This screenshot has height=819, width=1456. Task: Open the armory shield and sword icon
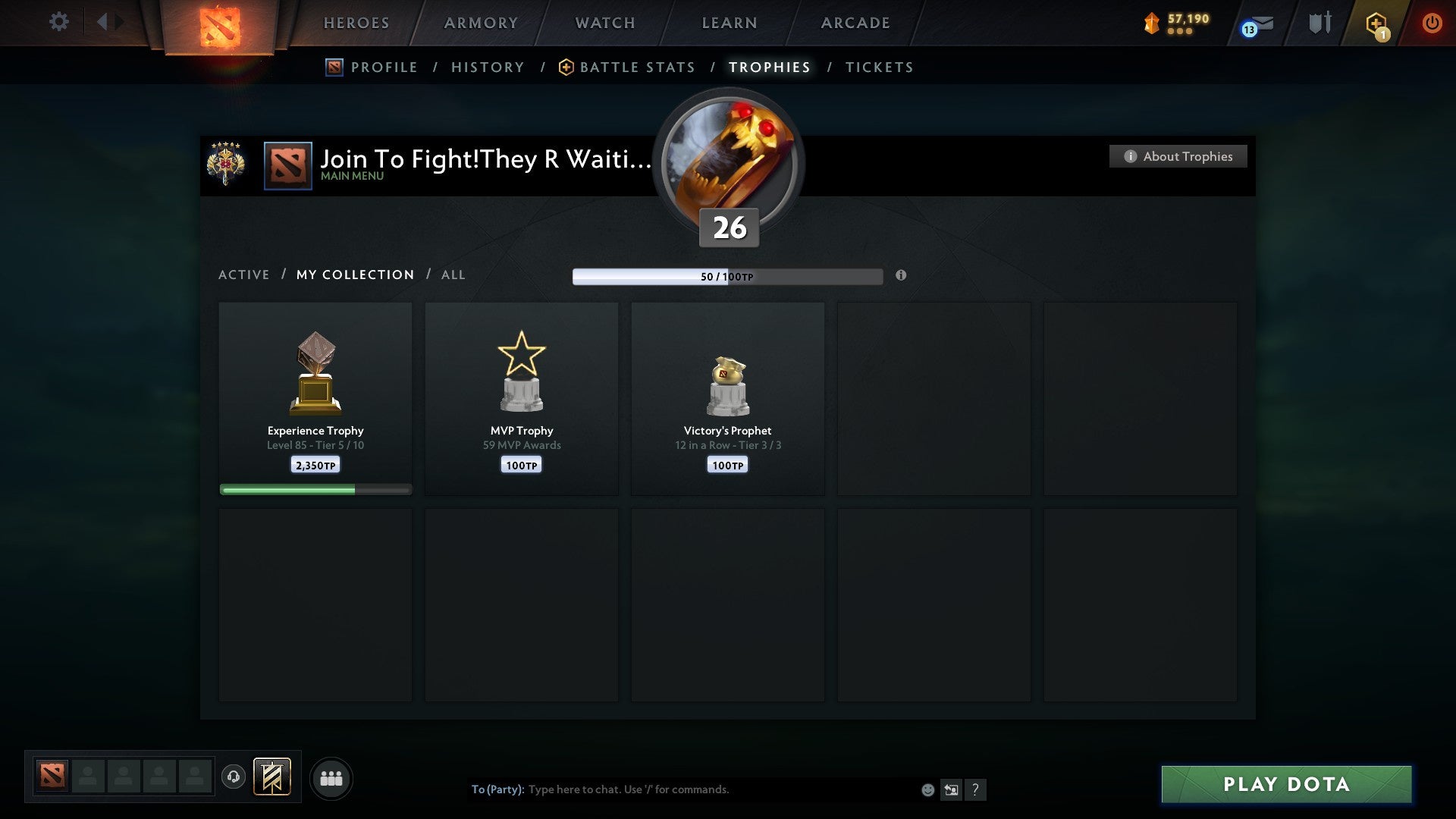tap(1319, 23)
